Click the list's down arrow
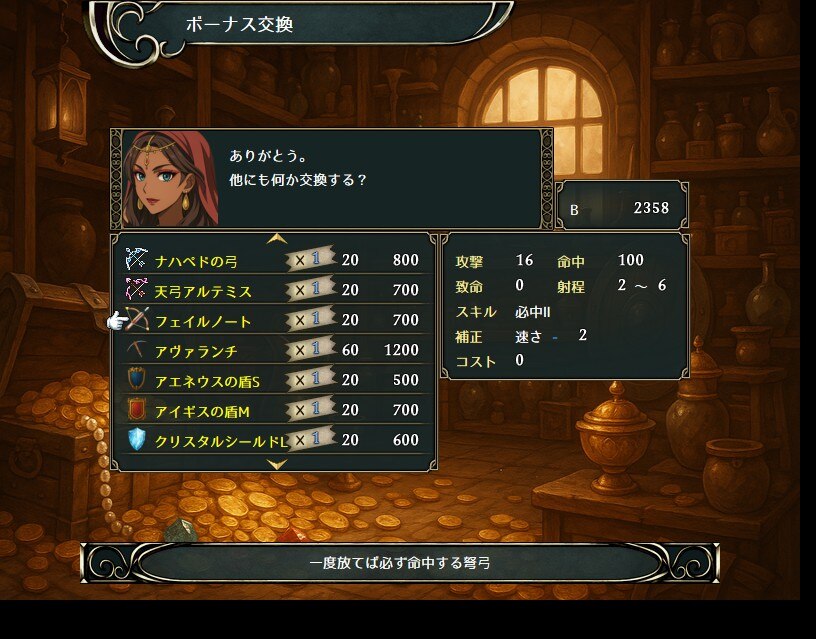This screenshot has width=816, height=639. [x=277, y=464]
